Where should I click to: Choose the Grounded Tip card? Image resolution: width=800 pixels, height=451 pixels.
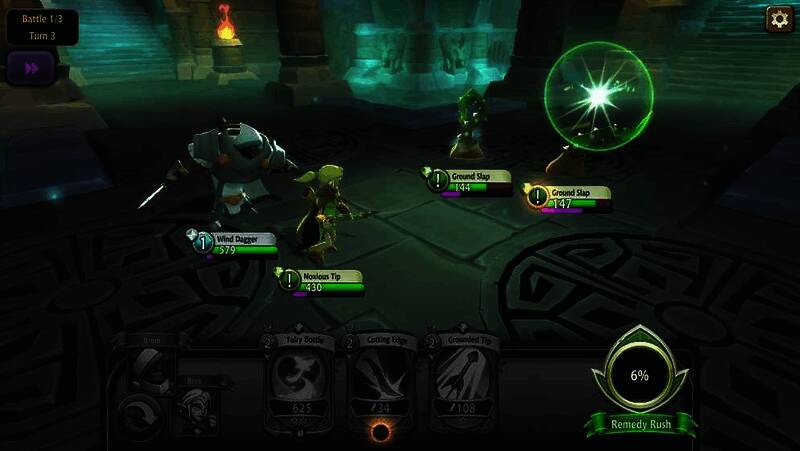pos(465,383)
